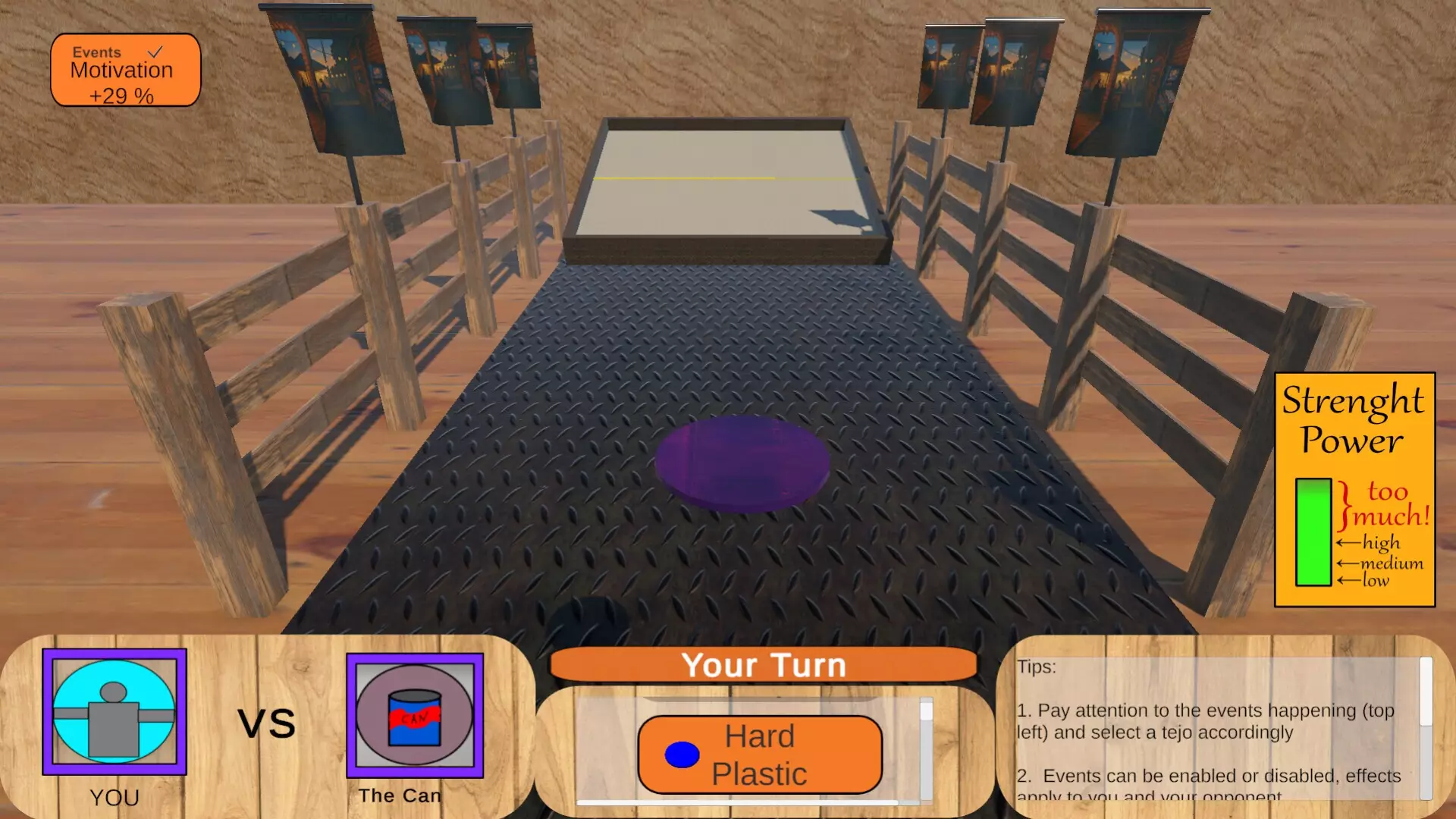Click the Events label in the Motivation panel
Image resolution: width=1456 pixels, height=819 pixels.
(96, 52)
